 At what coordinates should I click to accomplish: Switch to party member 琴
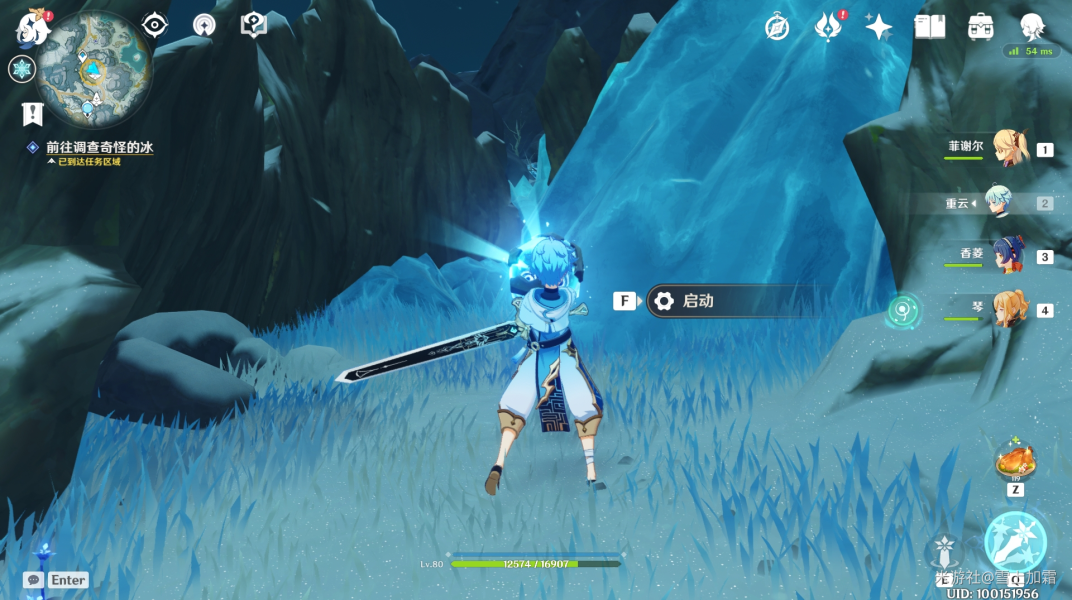pyautogui.click(x=1008, y=309)
